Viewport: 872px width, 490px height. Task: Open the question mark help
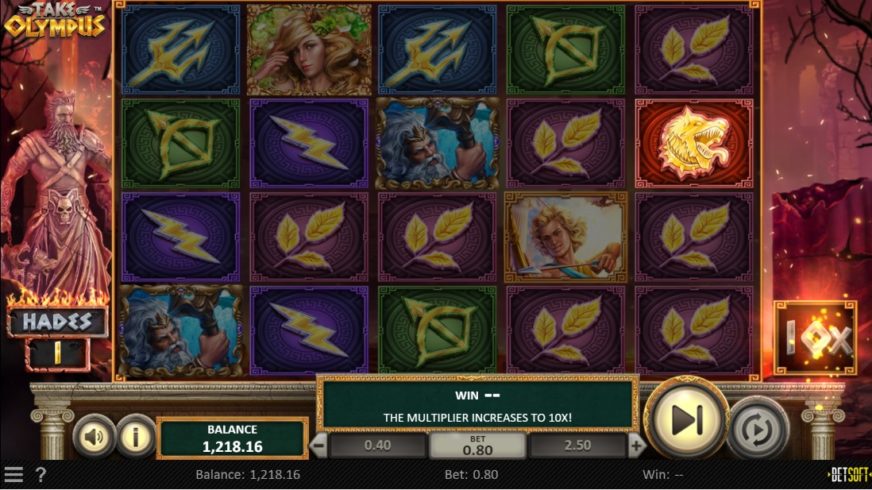41,475
